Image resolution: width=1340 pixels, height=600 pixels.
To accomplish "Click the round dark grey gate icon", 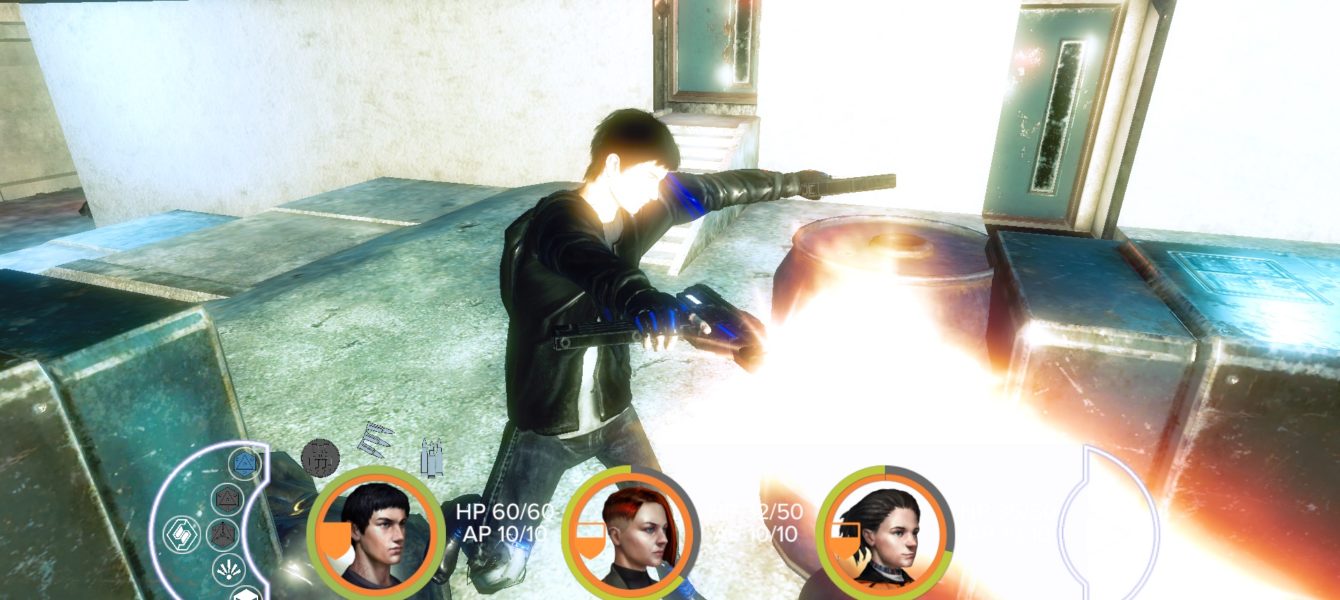I will [320, 457].
